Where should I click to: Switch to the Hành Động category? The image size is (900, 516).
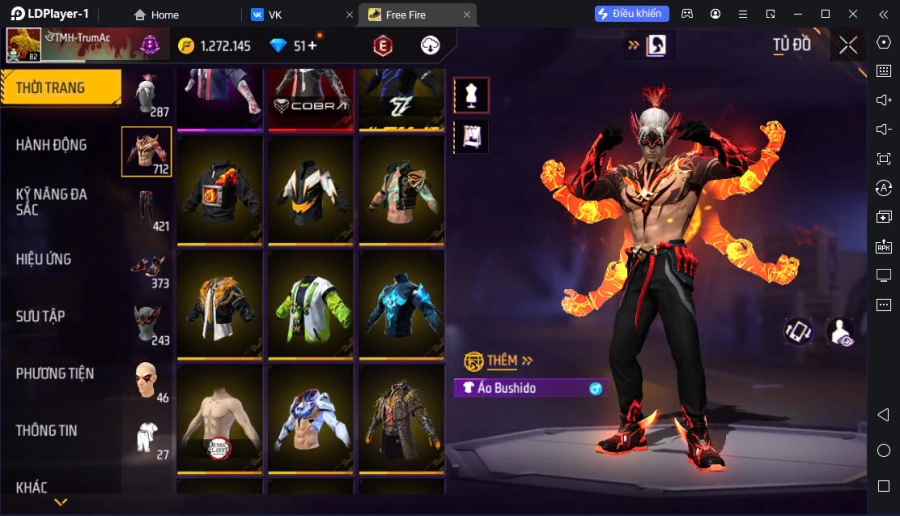pos(51,145)
